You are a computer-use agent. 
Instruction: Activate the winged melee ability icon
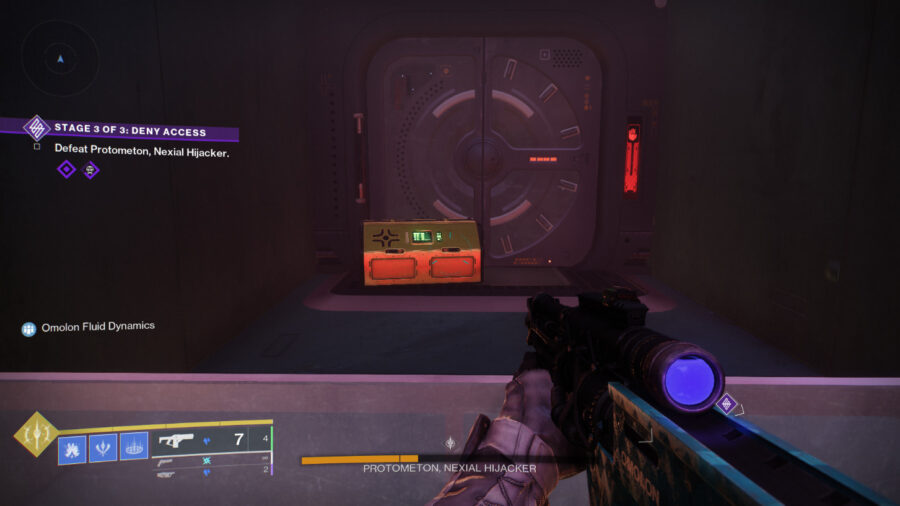point(103,446)
